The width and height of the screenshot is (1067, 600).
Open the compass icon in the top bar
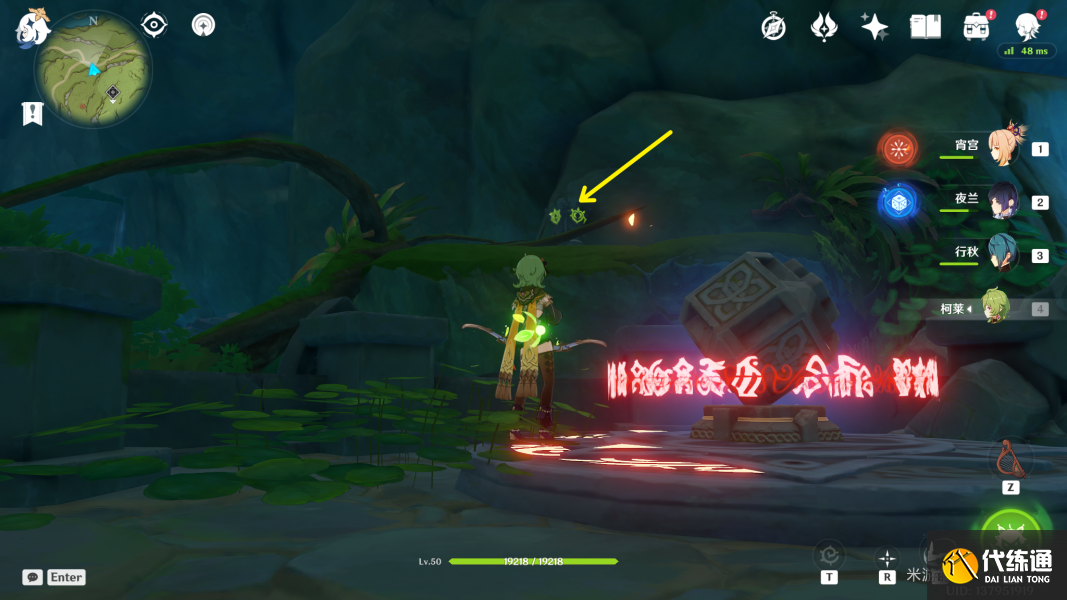[x=773, y=27]
